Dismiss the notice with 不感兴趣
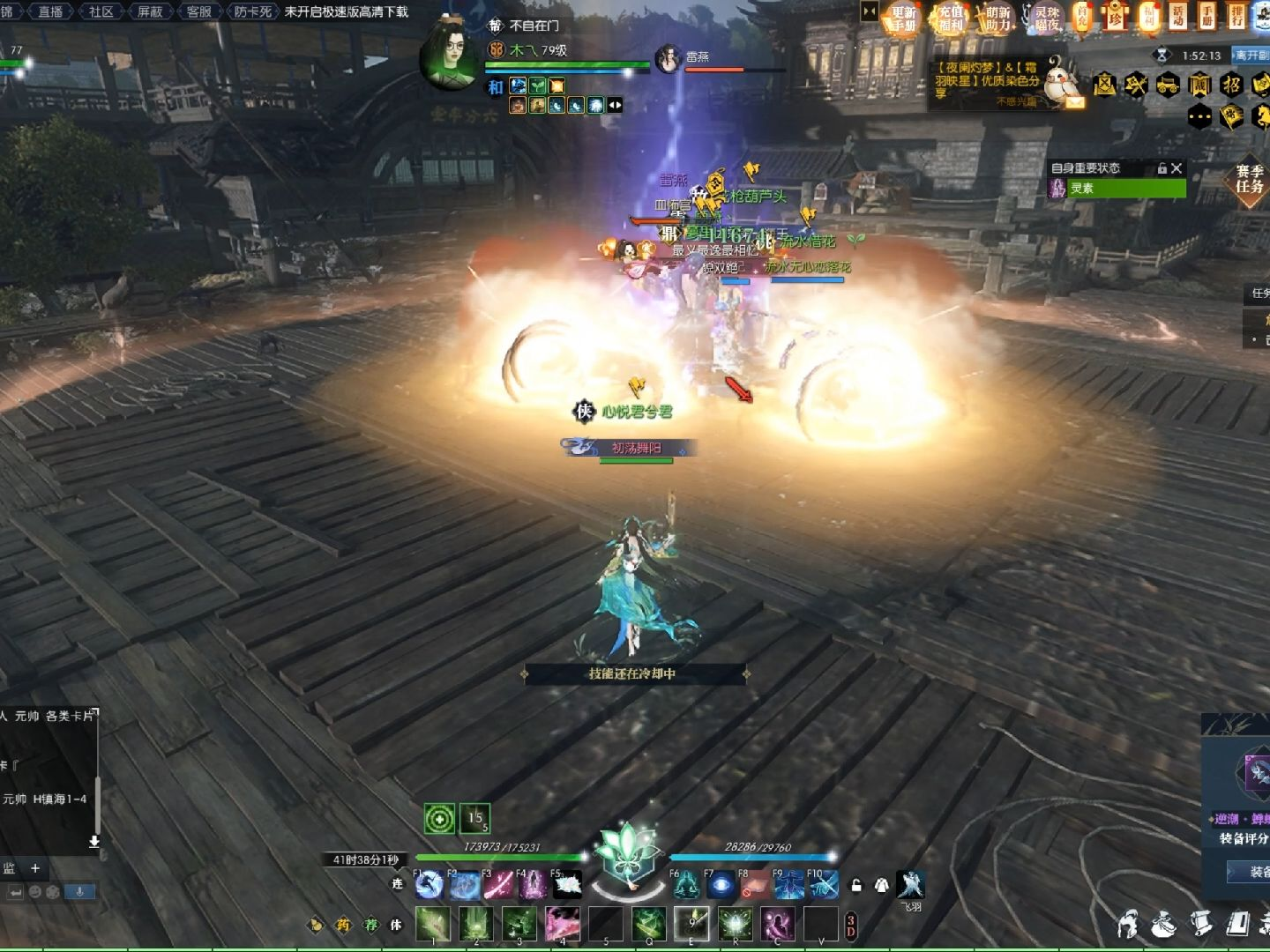Viewport: 1270px width, 952px height. pyautogui.click(x=1016, y=102)
